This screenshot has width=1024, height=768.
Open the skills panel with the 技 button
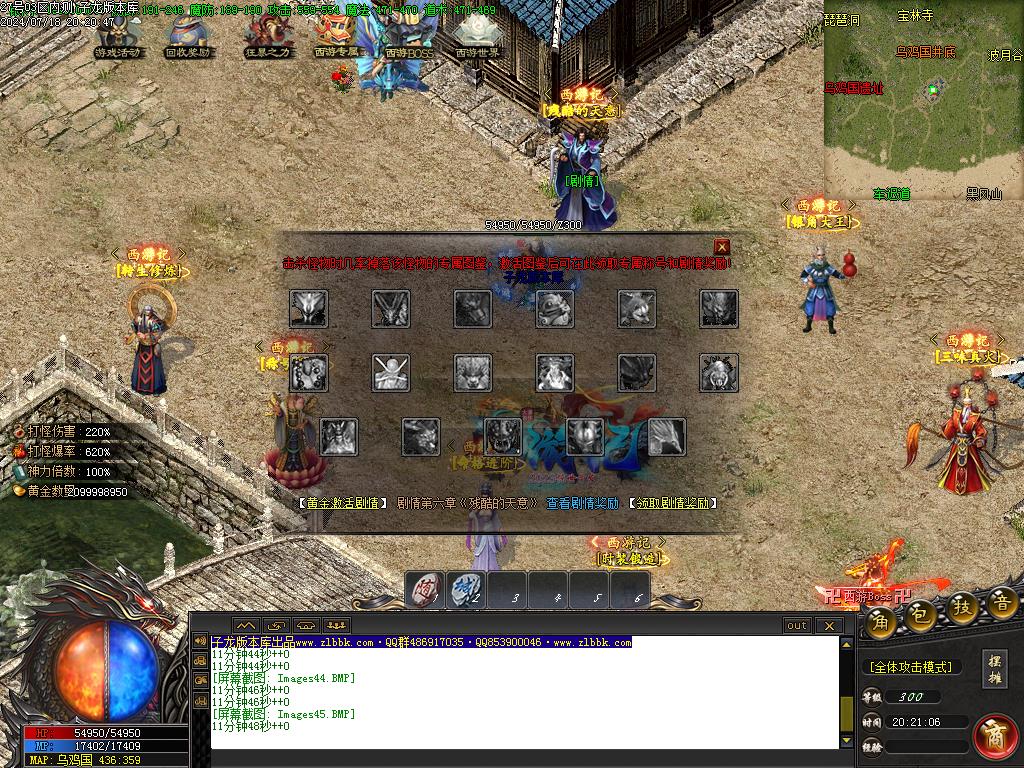click(962, 608)
